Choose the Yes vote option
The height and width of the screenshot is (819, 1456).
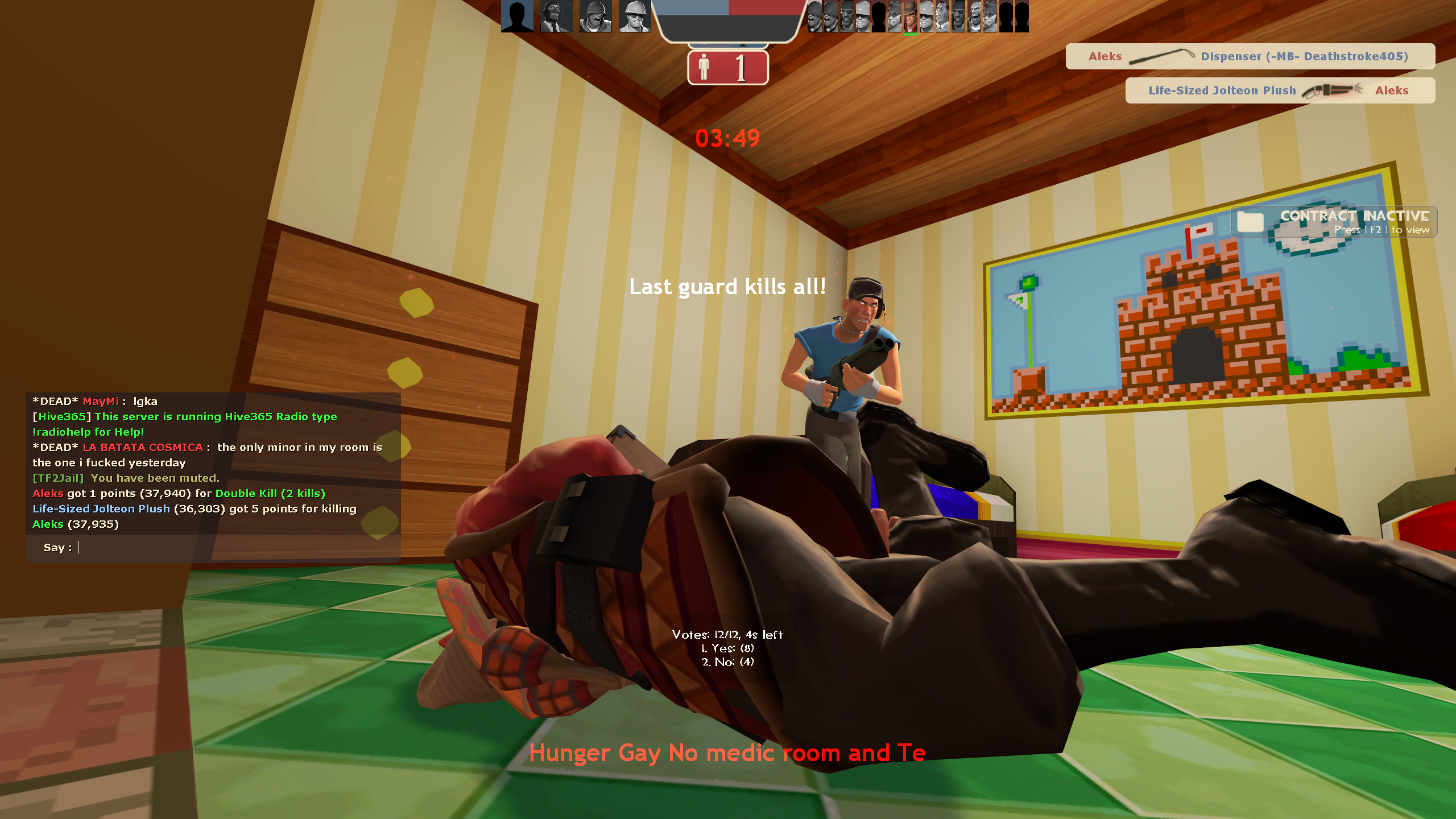[x=727, y=648]
